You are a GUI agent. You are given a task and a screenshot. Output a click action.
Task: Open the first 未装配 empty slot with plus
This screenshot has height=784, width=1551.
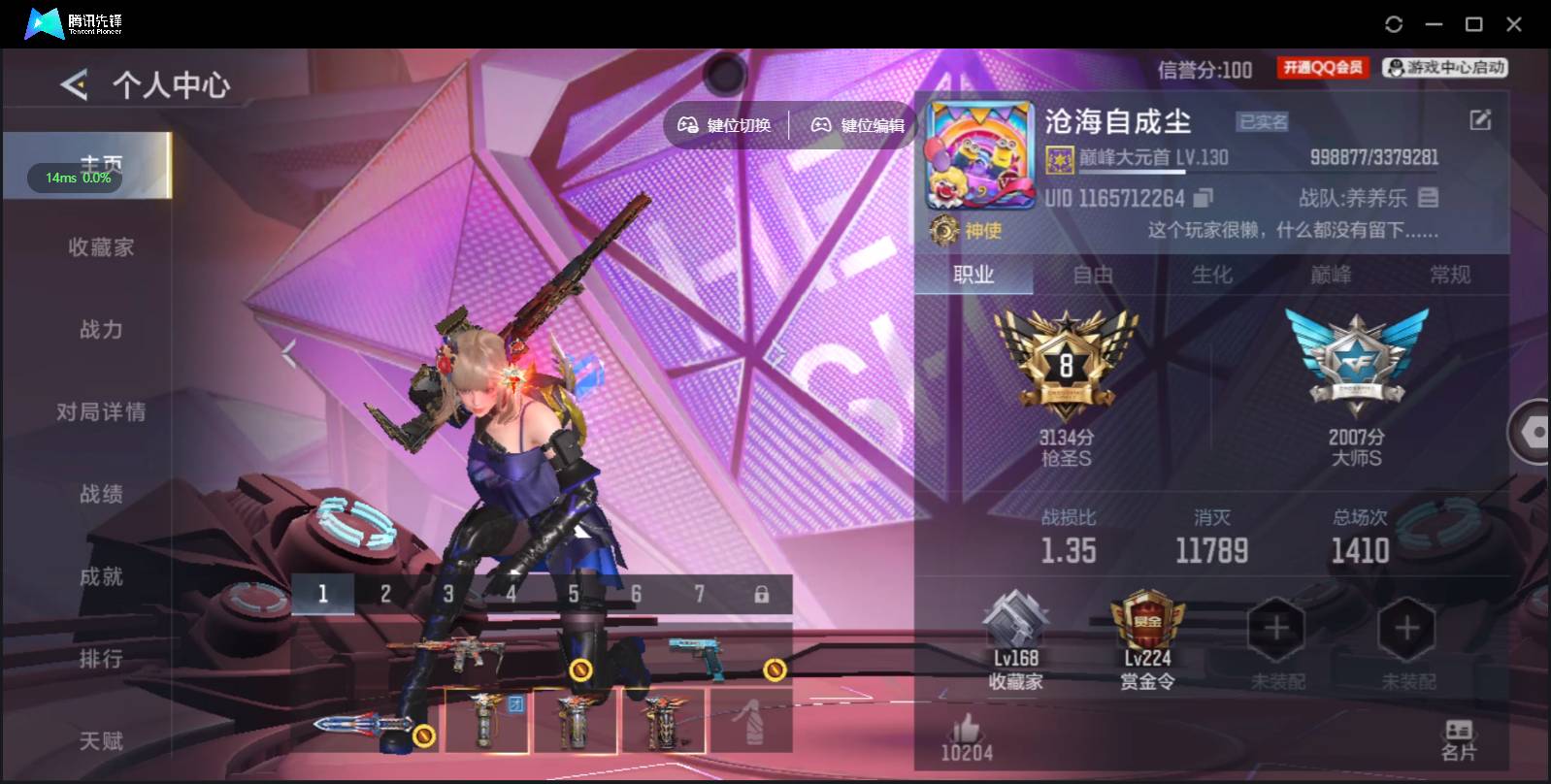(x=1275, y=629)
